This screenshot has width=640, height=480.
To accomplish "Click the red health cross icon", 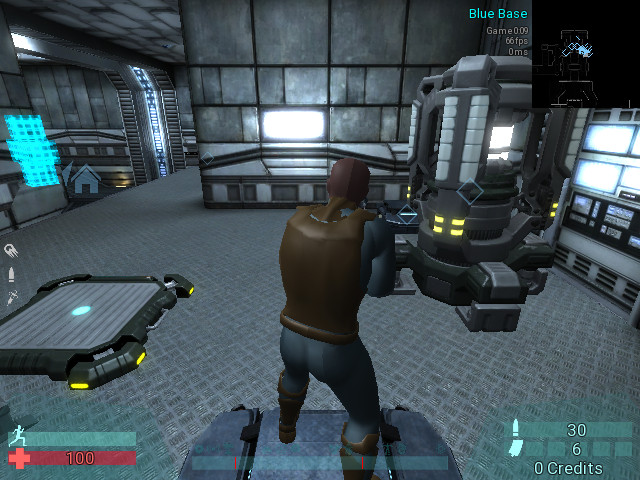I will 18,458.
